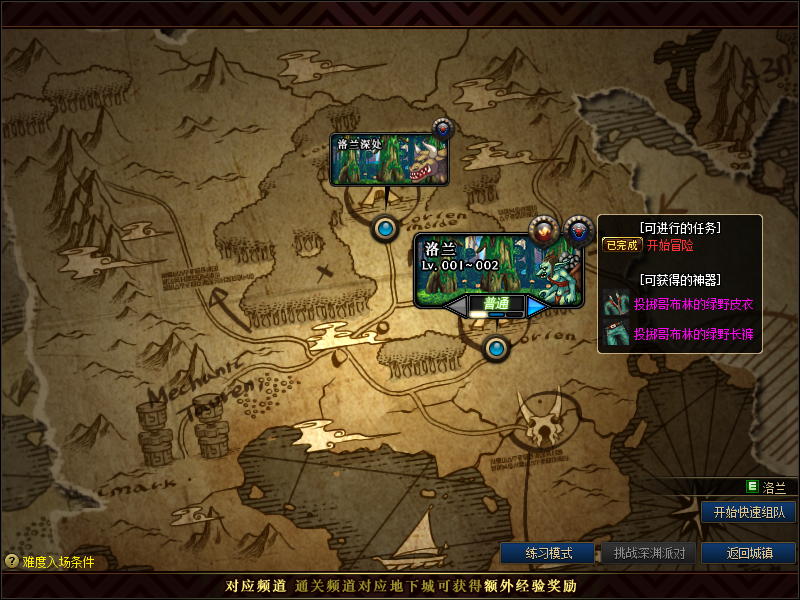
Task: Click the blue monster badge above 洛兰 card
Action: click(578, 230)
